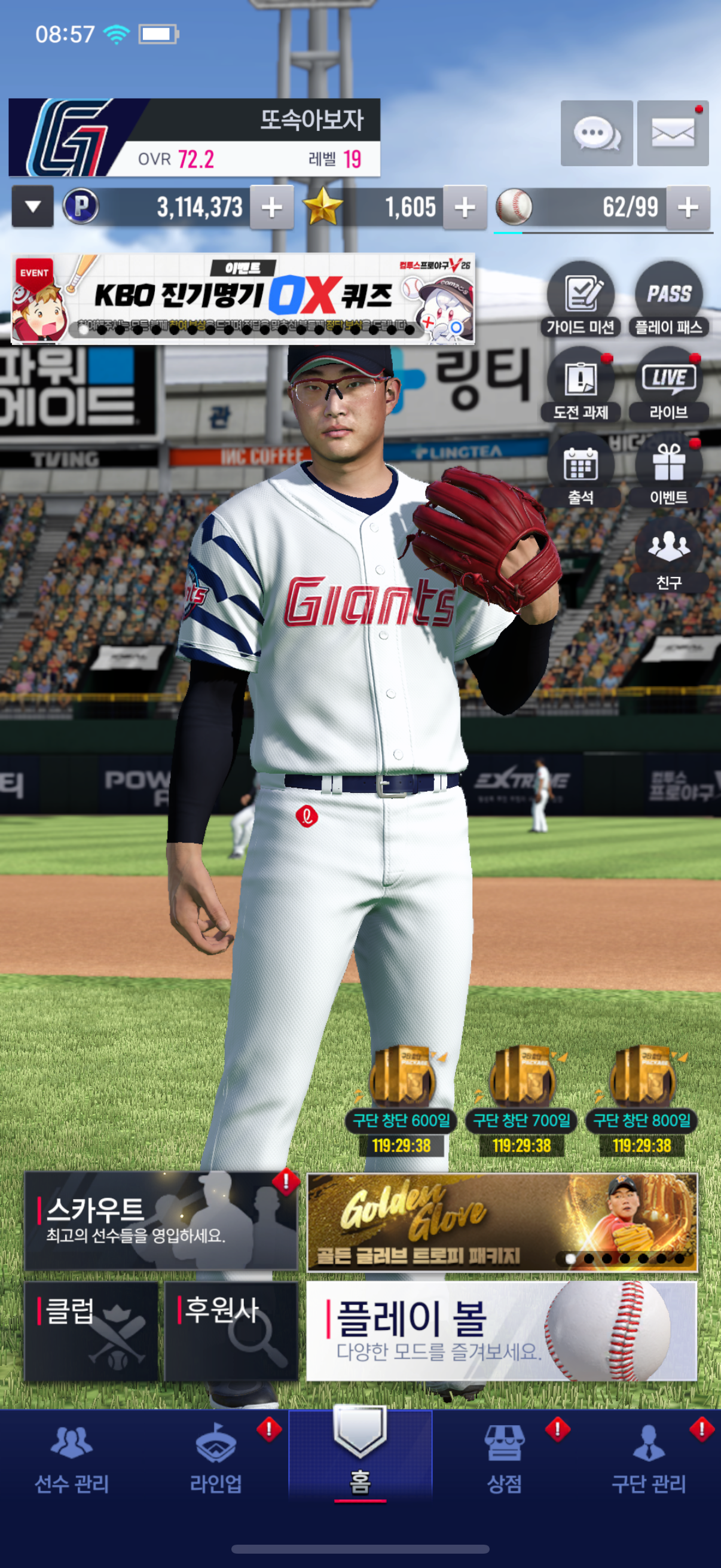Switch to the 라인업 lineup tab
Viewport: 721px width, 1568px height.
[x=216, y=1461]
